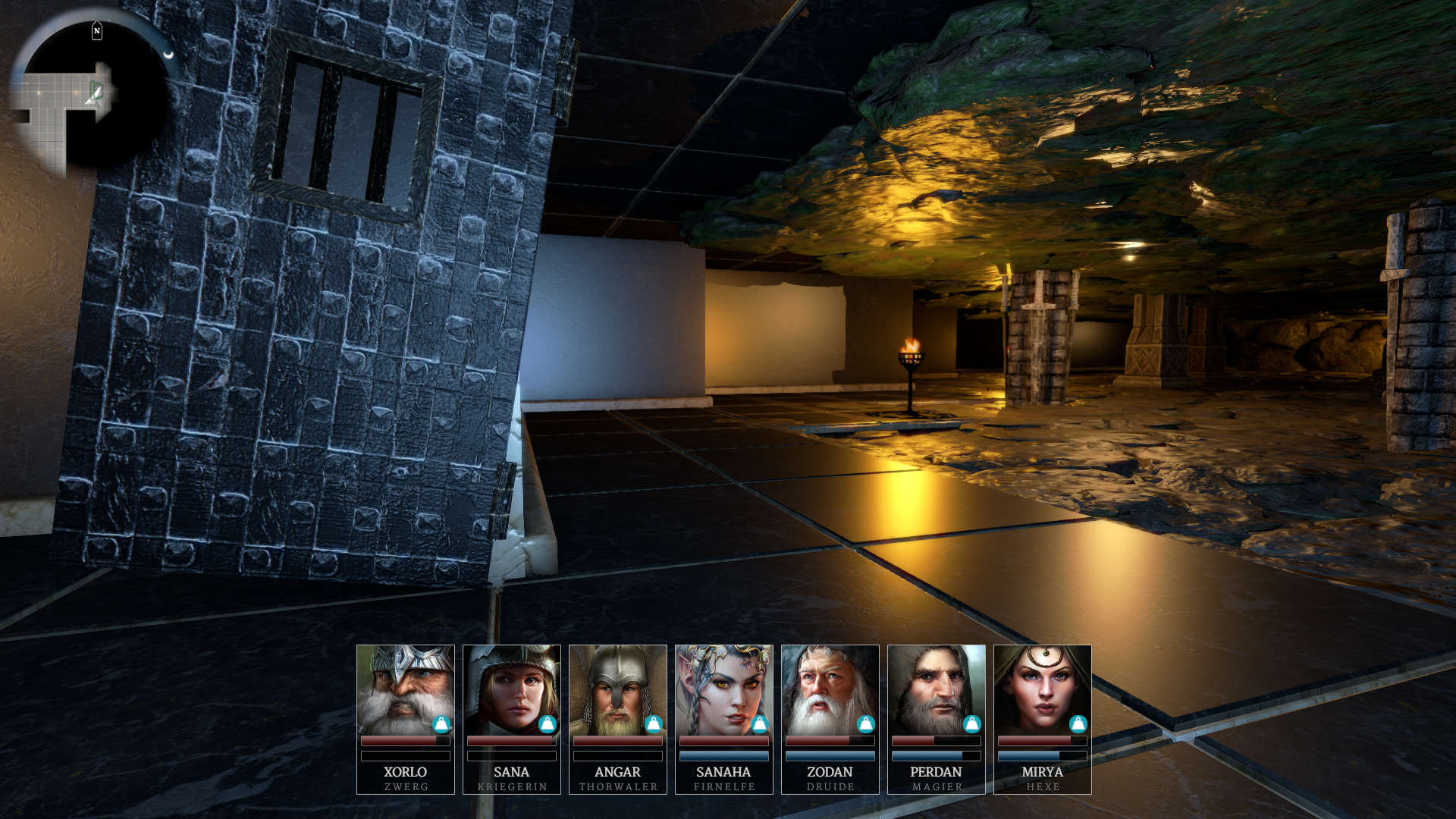The height and width of the screenshot is (819, 1456).
Task: Click the weight icon on Mirya's portrait
Action: (1078, 724)
